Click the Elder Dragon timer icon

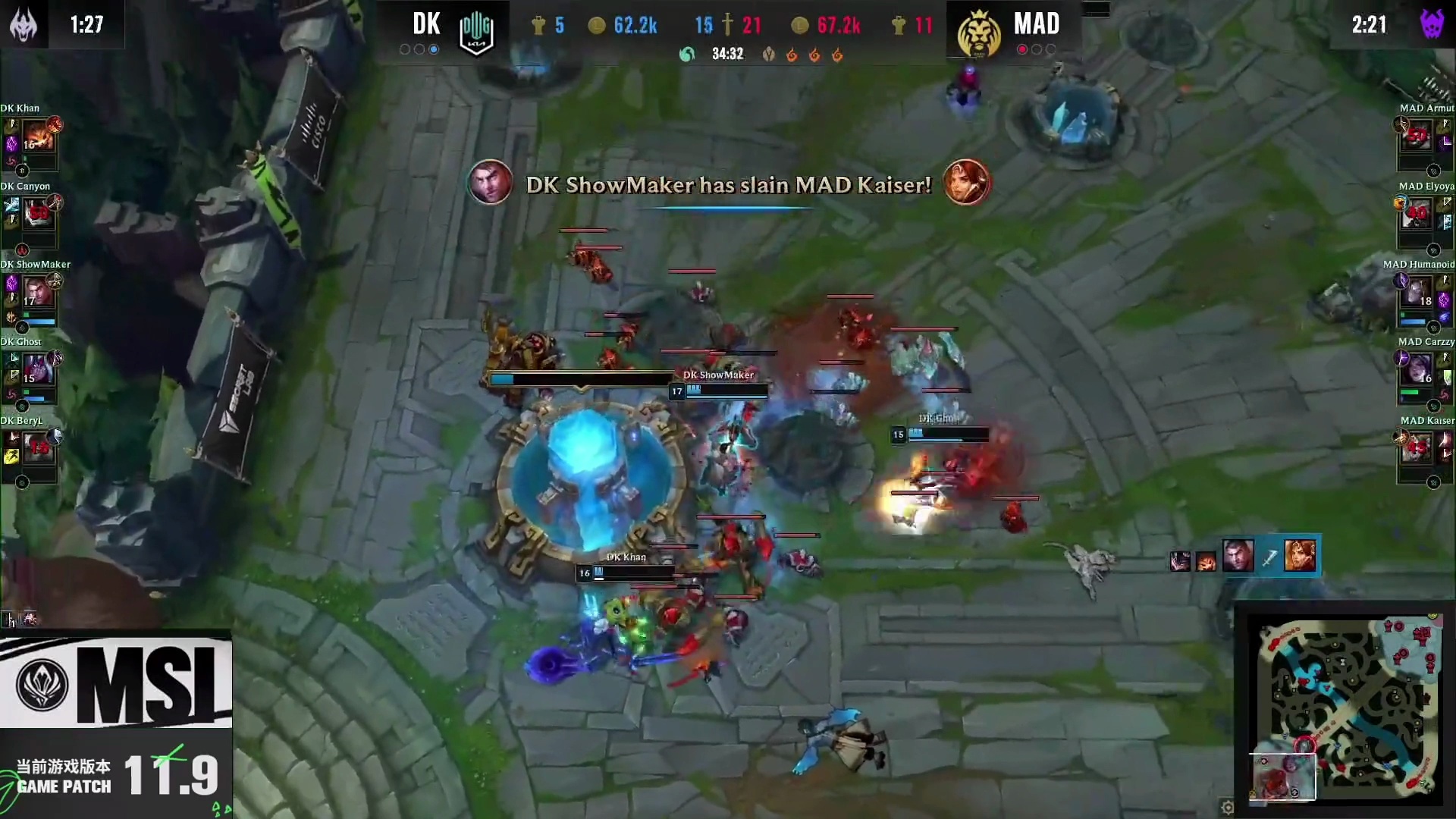pyautogui.click(x=24, y=24)
